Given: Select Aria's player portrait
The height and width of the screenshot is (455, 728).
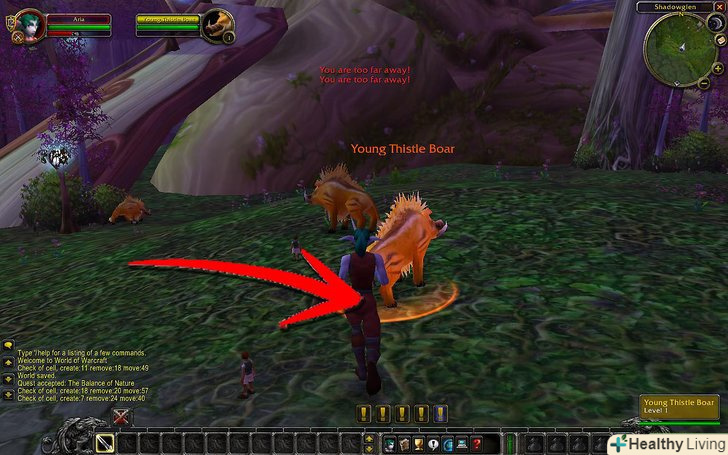Looking at the screenshot, I should point(28,25).
